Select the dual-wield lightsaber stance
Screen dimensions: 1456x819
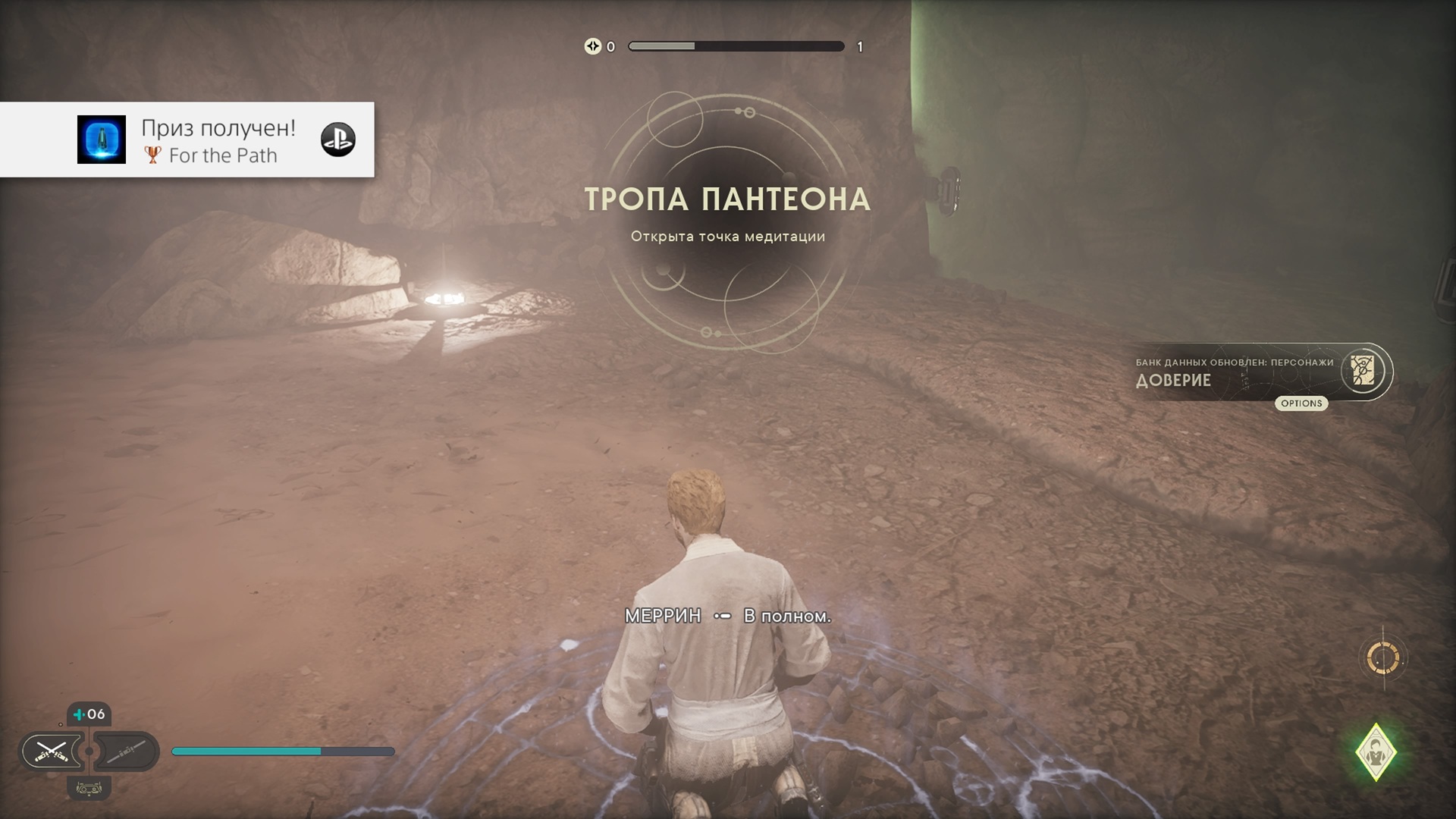(52, 752)
